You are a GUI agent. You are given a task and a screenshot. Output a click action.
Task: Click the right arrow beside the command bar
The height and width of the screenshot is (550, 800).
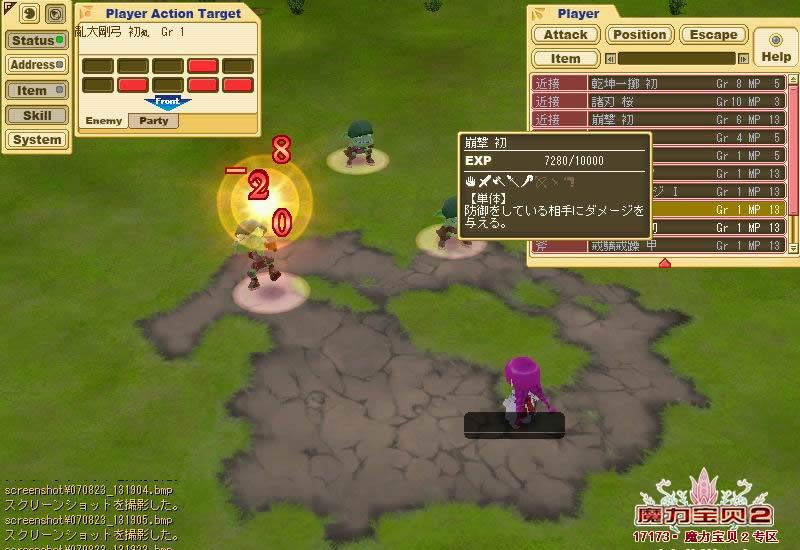743,59
